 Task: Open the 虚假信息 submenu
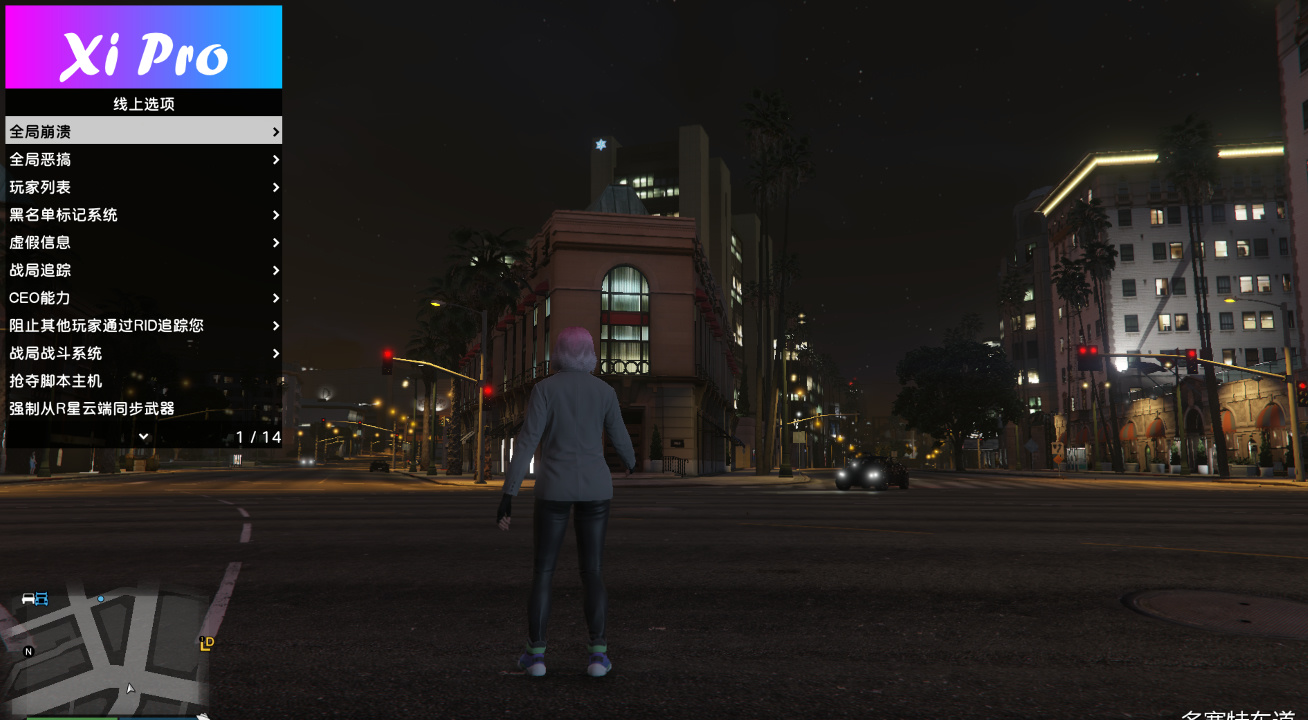(143, 242)
